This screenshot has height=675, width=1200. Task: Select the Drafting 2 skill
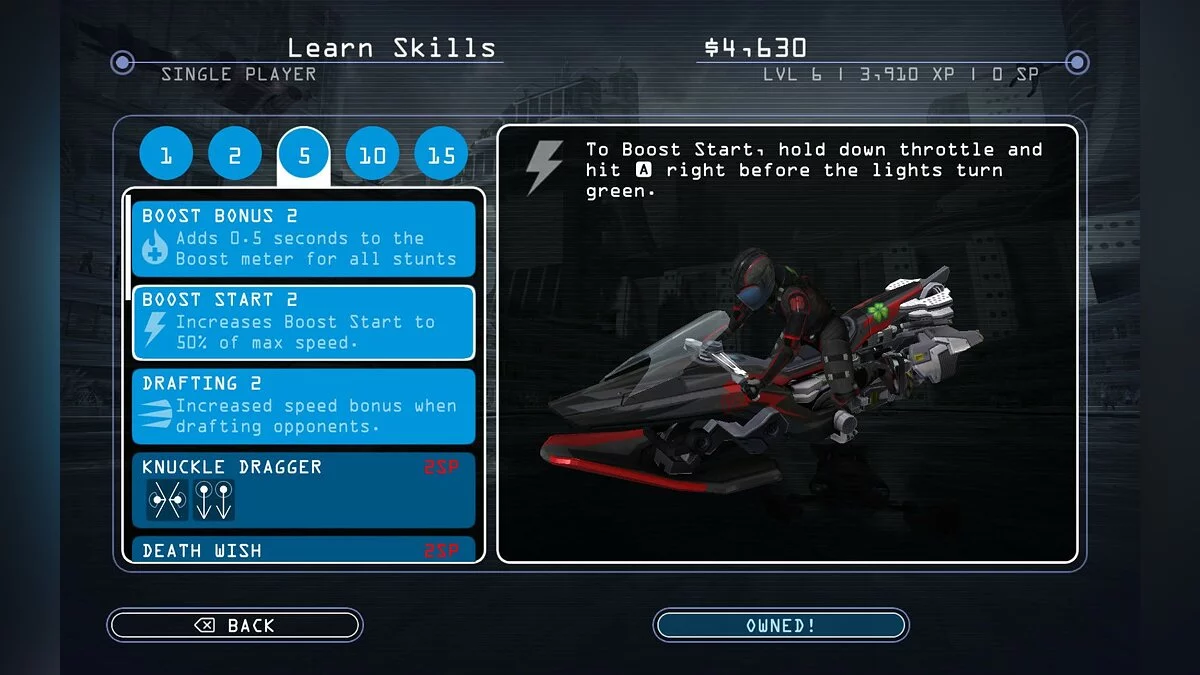(304, 406)
